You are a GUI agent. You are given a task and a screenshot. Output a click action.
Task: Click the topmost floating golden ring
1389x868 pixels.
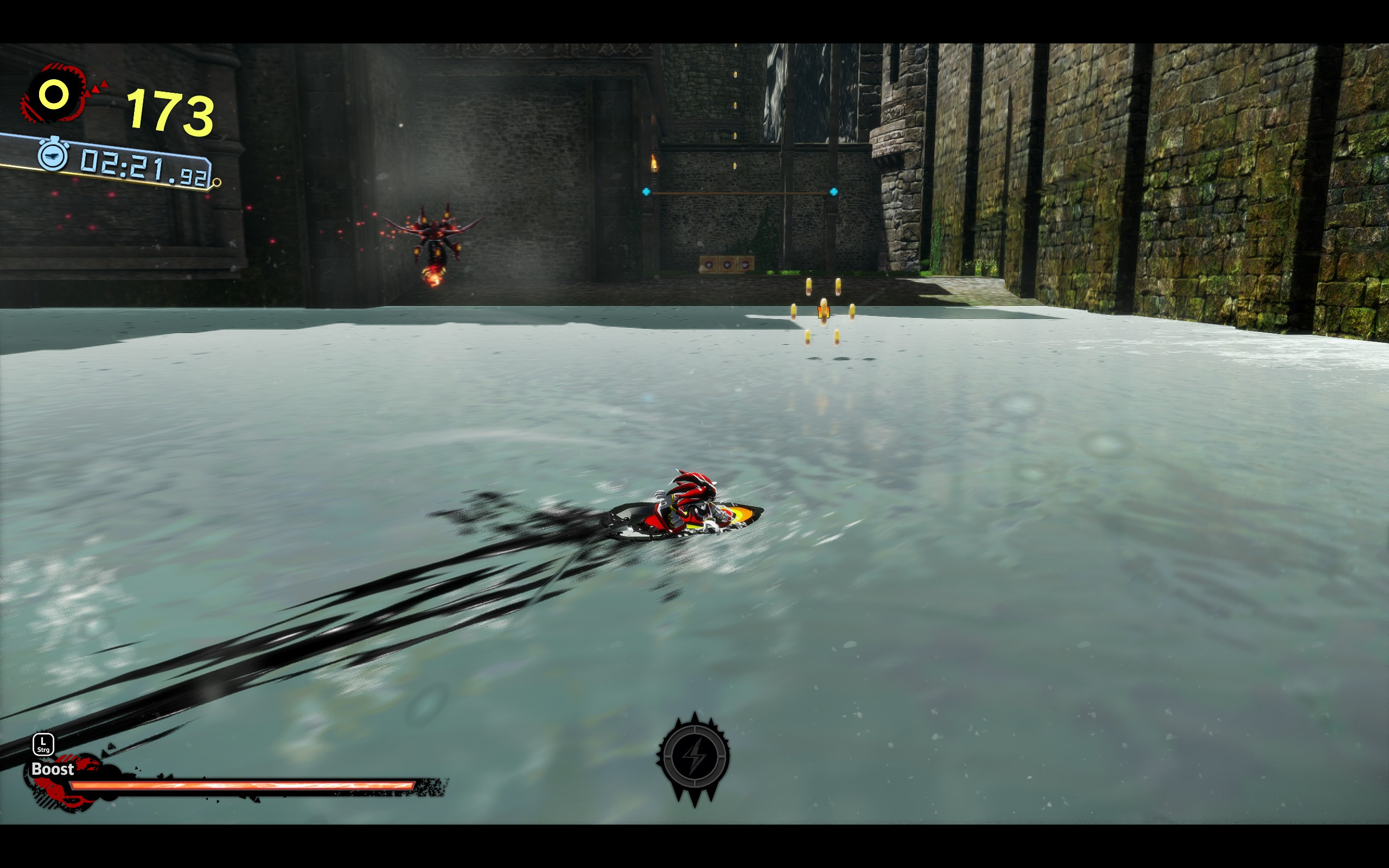point(809,287)
